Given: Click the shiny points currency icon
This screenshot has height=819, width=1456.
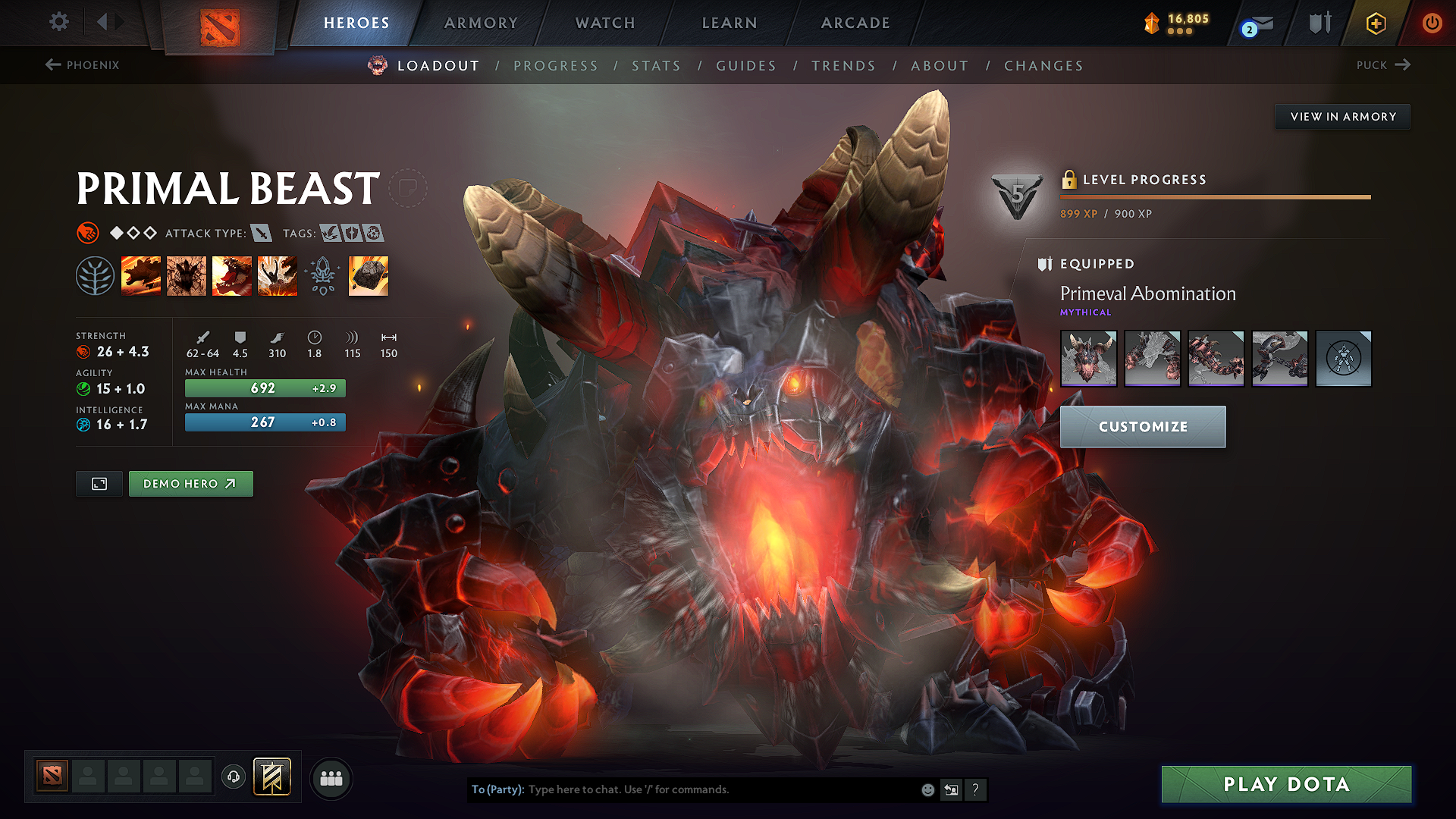Looking at the screenshot, I should (1152, 22).
